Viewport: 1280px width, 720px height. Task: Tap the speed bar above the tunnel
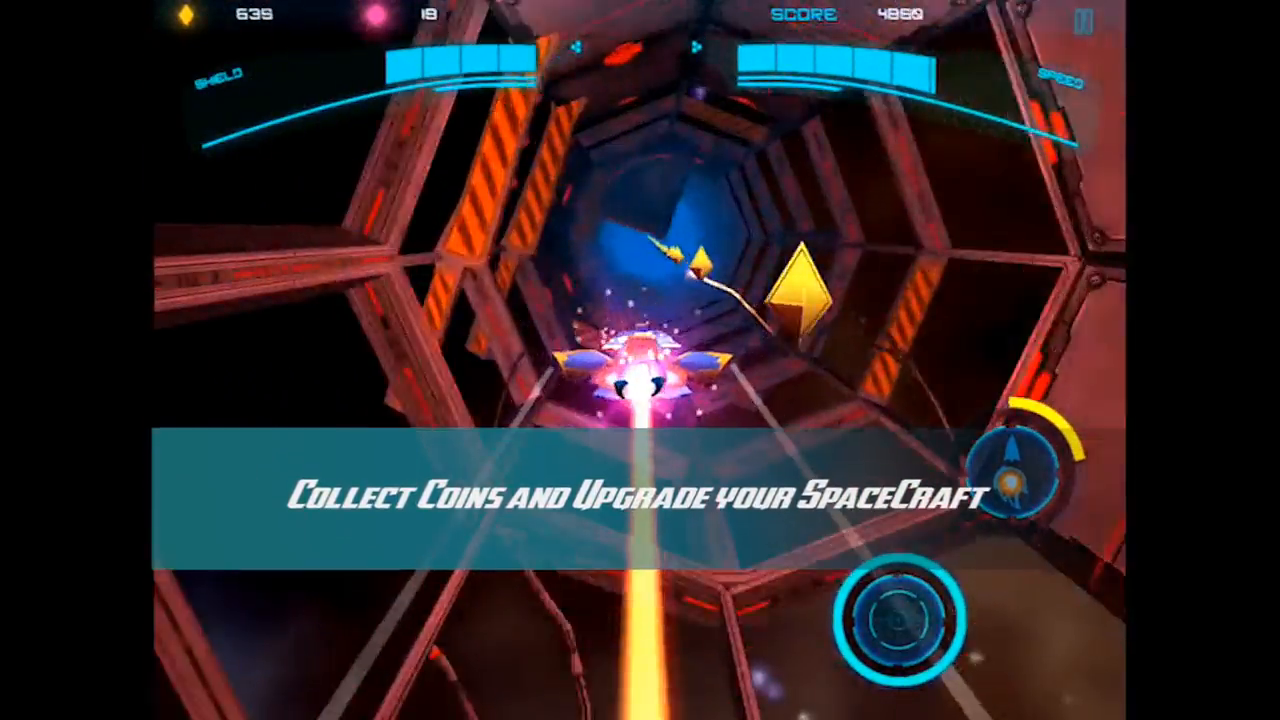click(x=836, y=65)
